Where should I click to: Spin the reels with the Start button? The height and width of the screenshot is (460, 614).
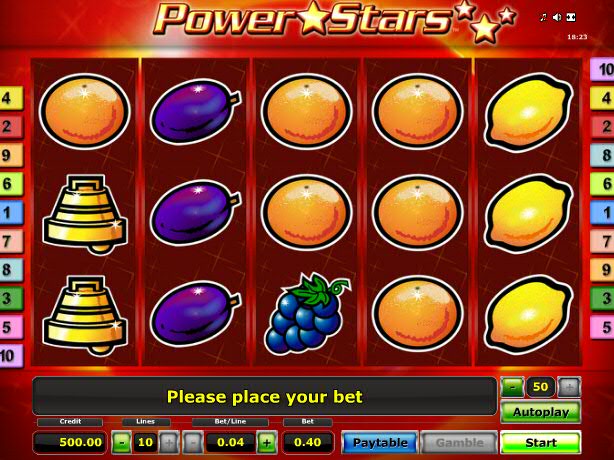click(x=540, y=442)
